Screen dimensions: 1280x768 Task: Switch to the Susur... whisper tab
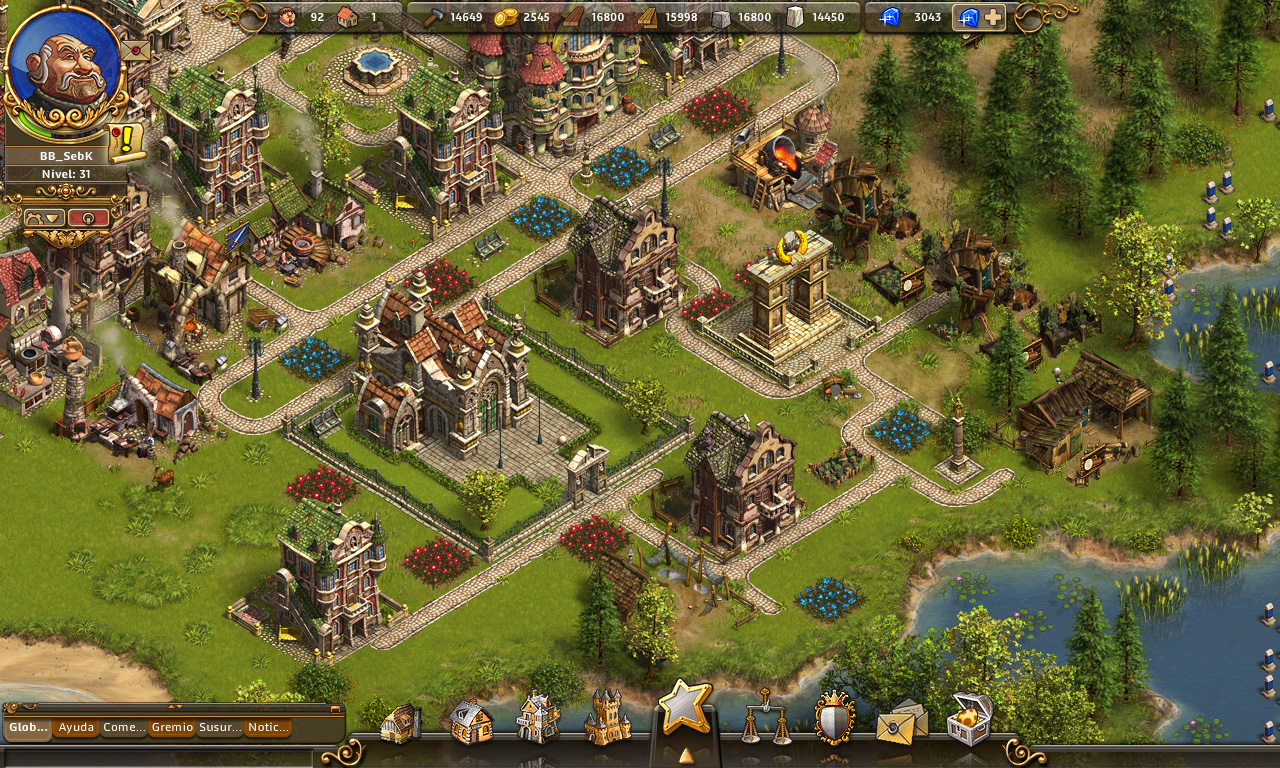coord(219,728)
